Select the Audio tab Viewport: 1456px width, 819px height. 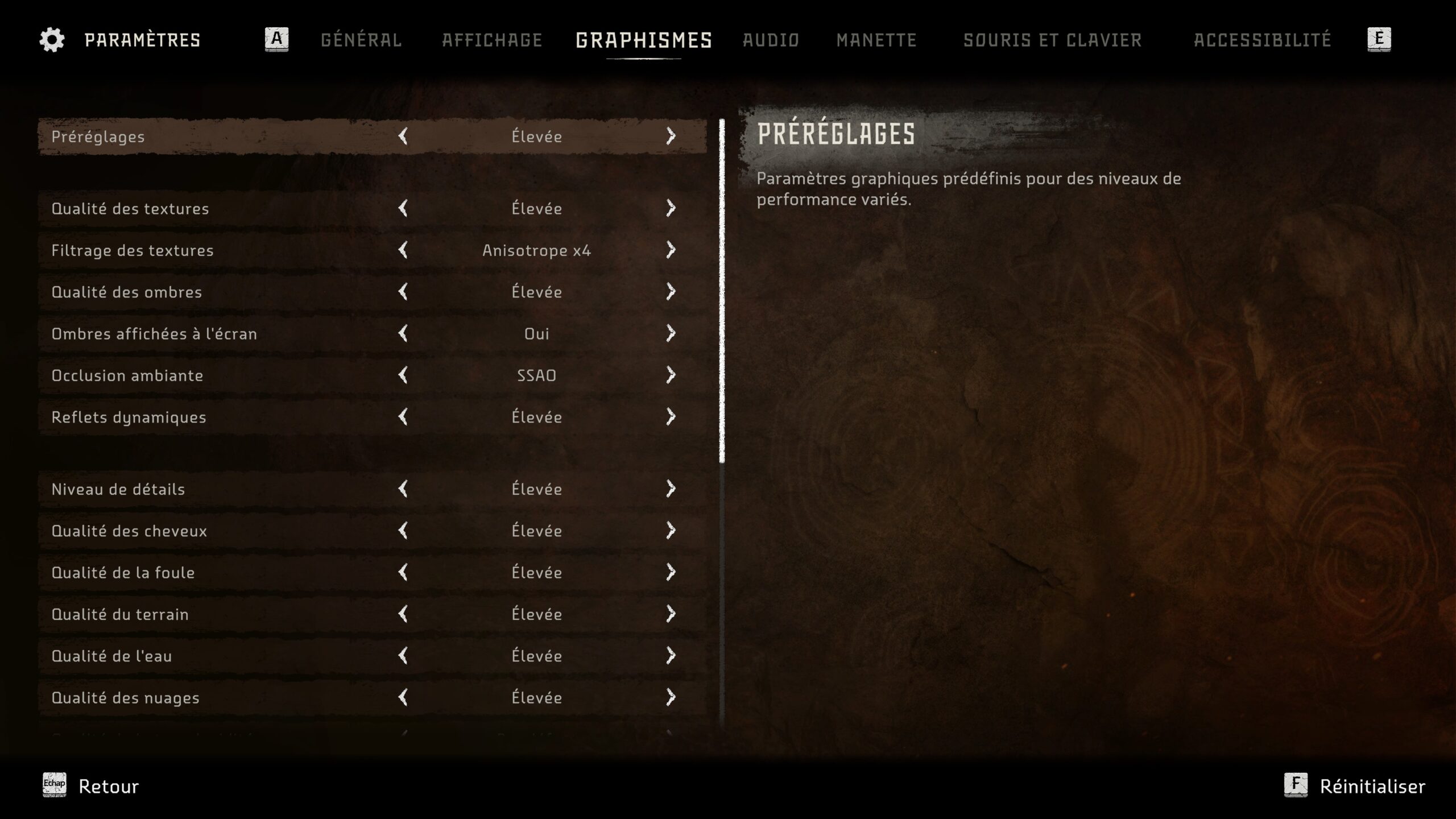771,40
